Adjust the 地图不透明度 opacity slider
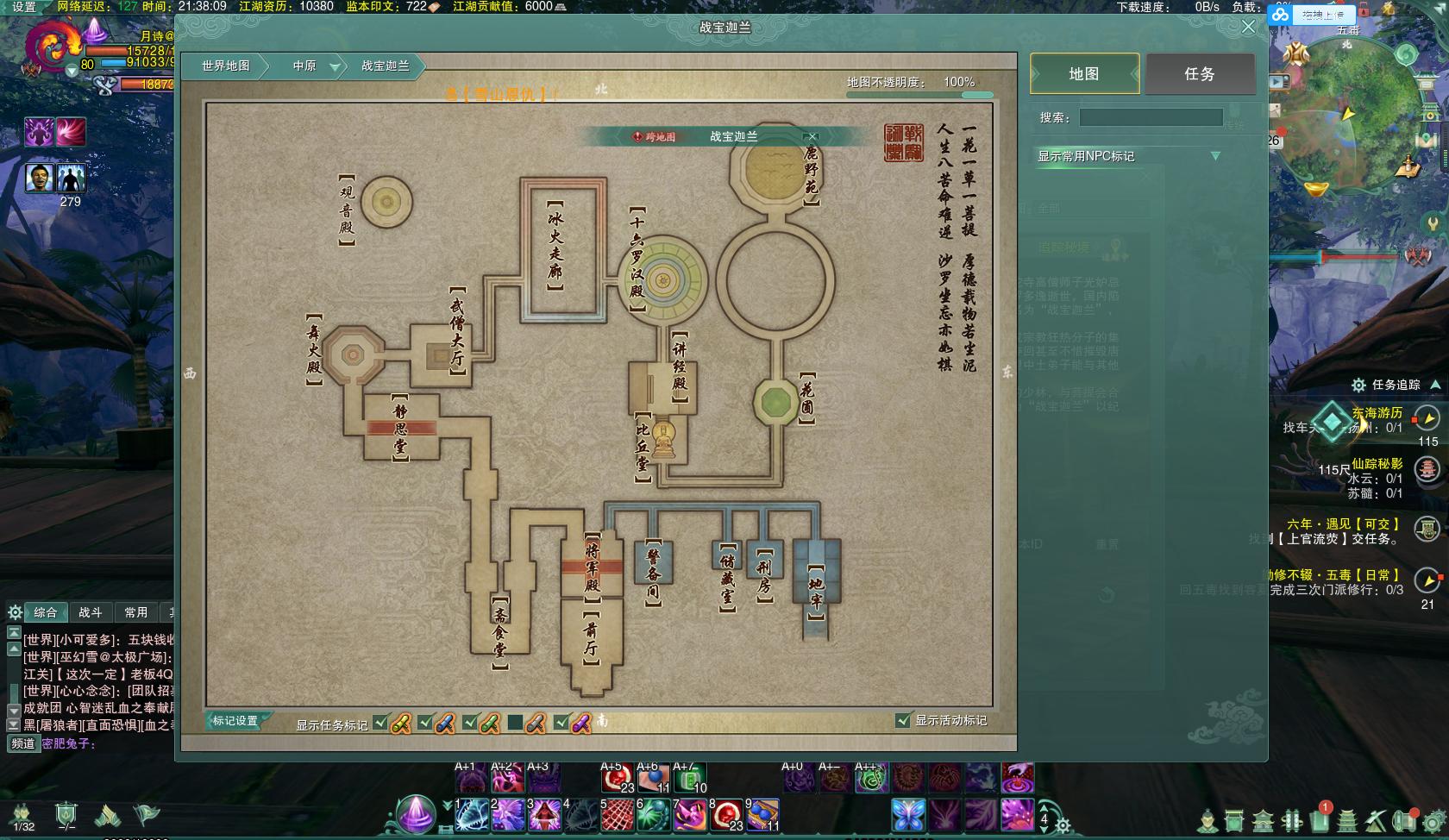The height and width of the screenshot is (840, 1449). (919, 94)
